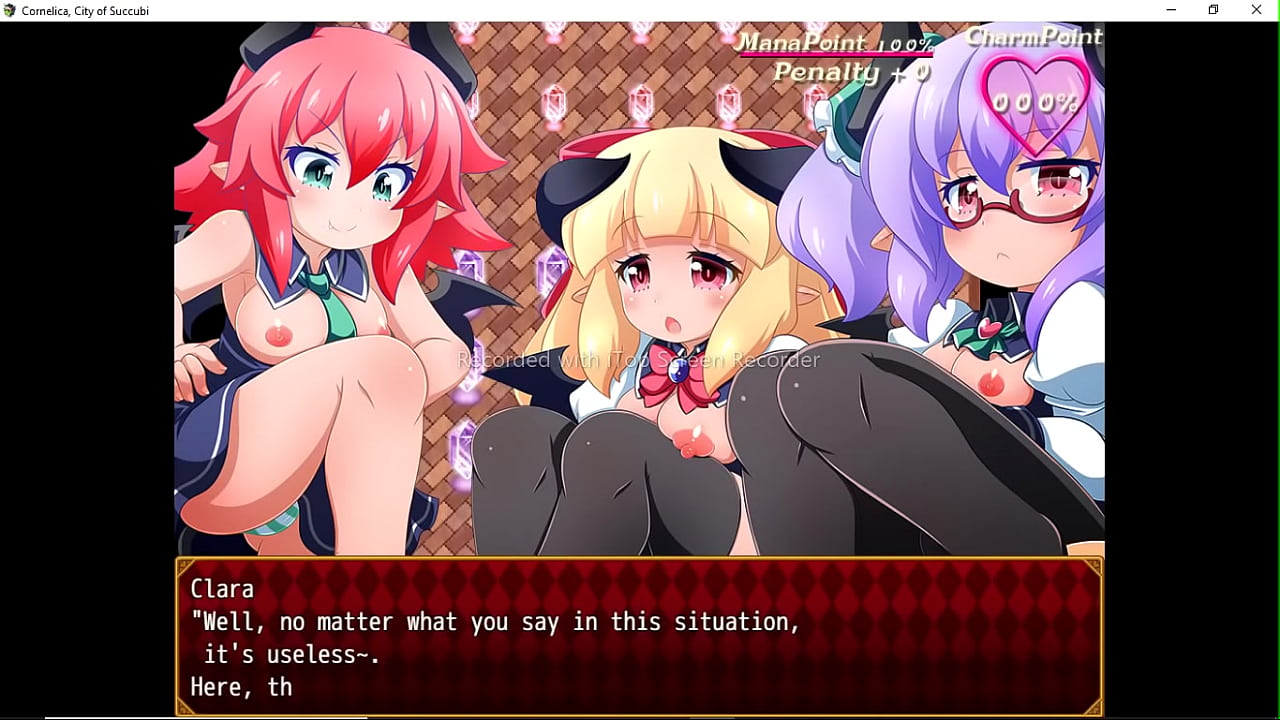Minimize the game window
The width and height of the screenshot is (1280, 720).
1171,10
